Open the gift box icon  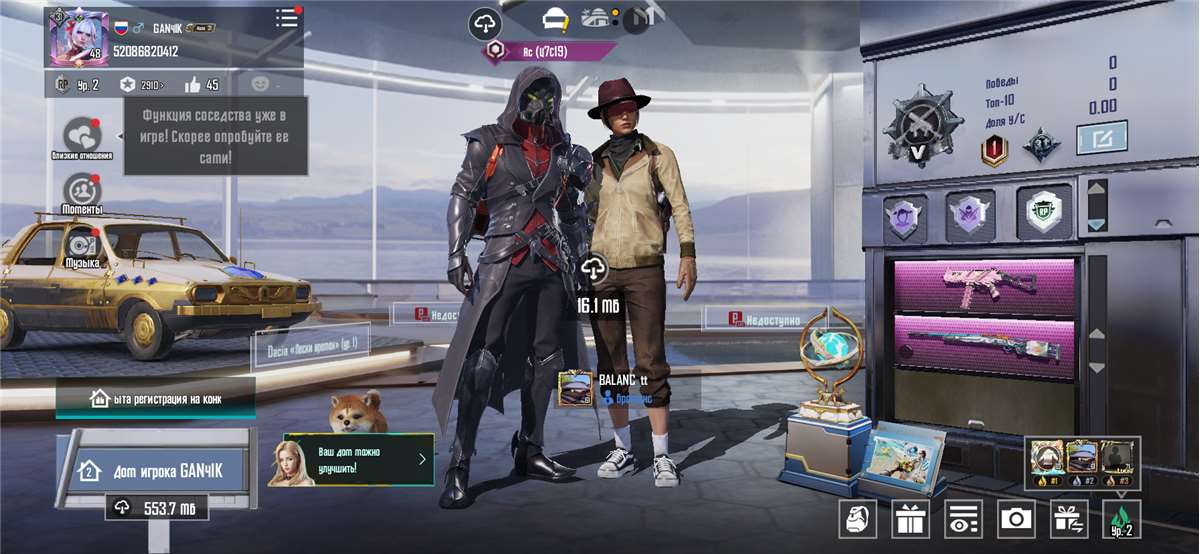[x=911, y=518]
